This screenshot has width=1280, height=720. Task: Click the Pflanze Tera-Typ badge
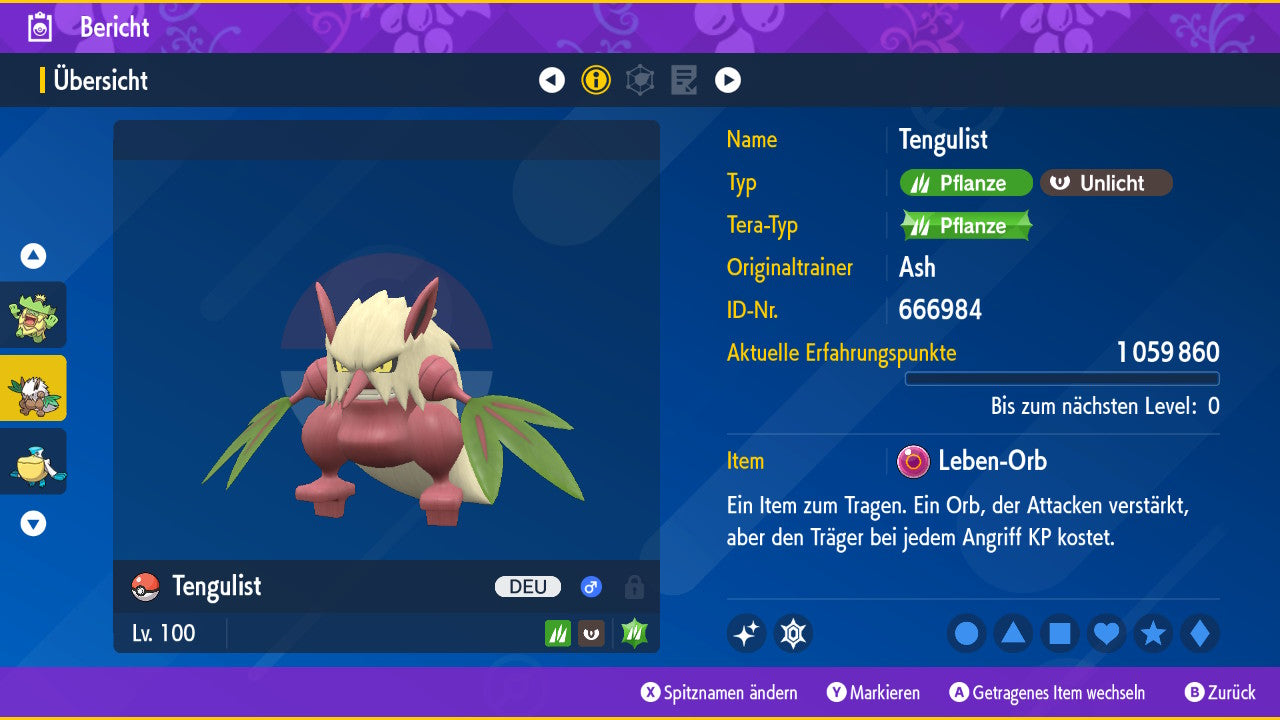[x=966, y=226]
